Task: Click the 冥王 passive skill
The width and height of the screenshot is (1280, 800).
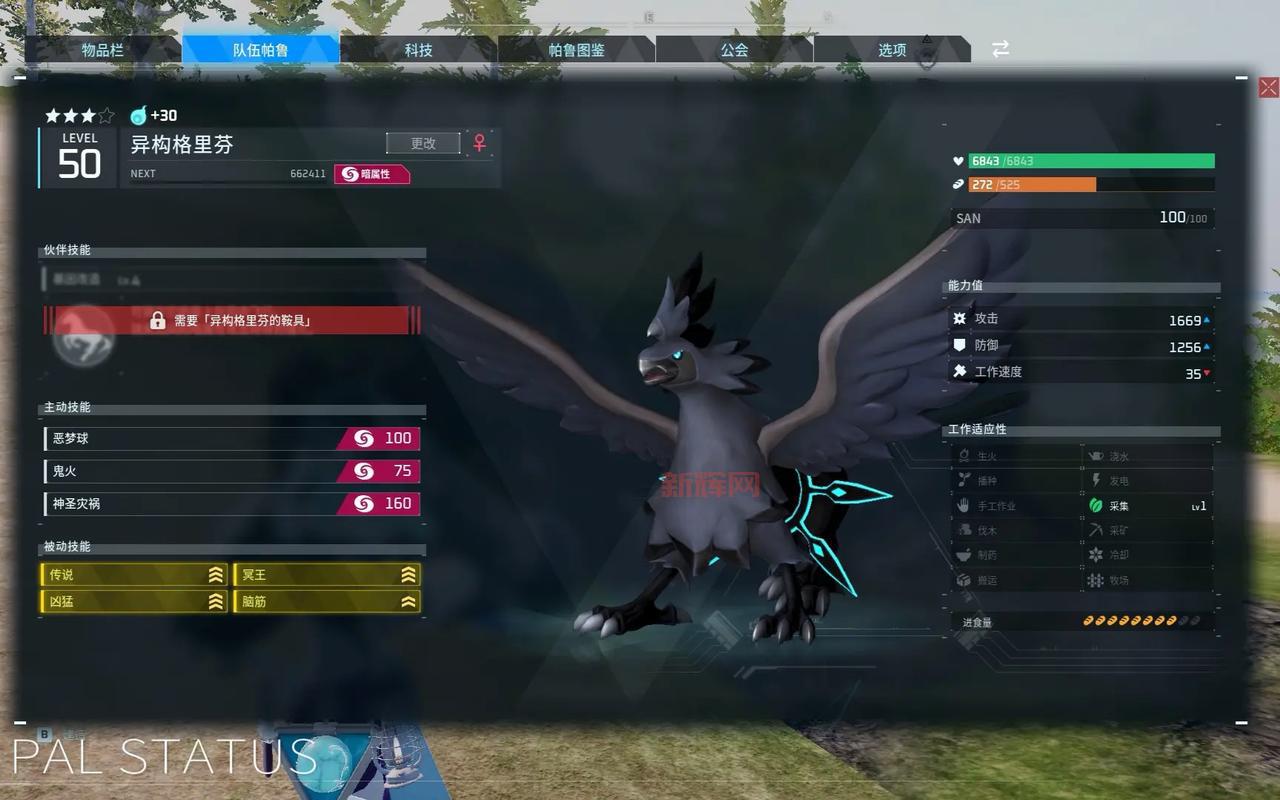Action: tap(327, 575)
